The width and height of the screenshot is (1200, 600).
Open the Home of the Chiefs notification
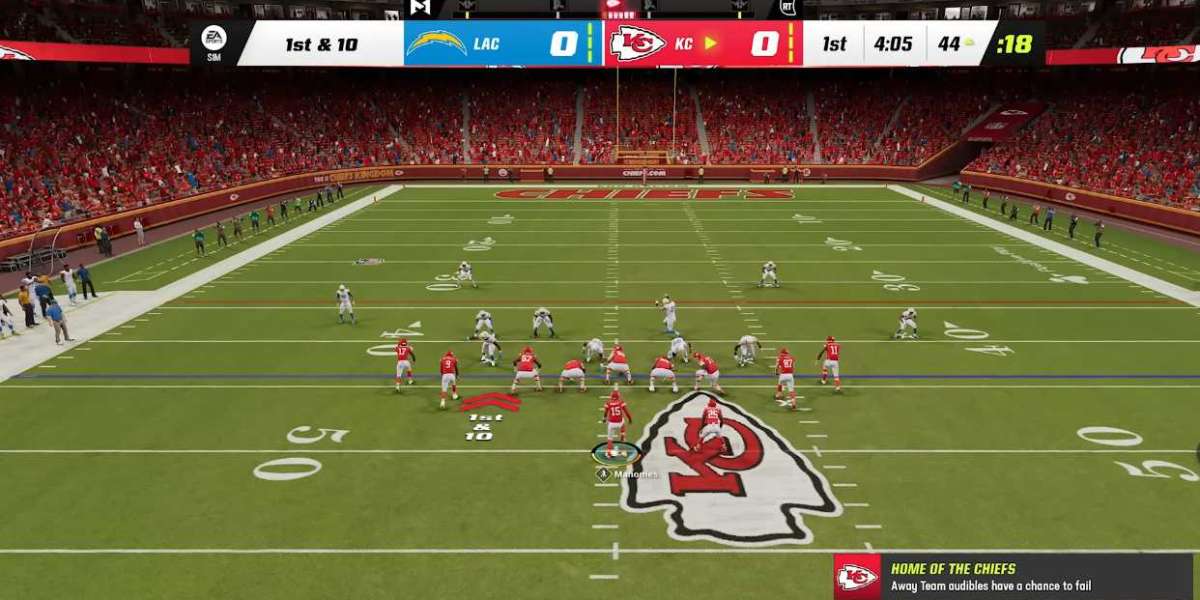click(x=1036, y=577)
